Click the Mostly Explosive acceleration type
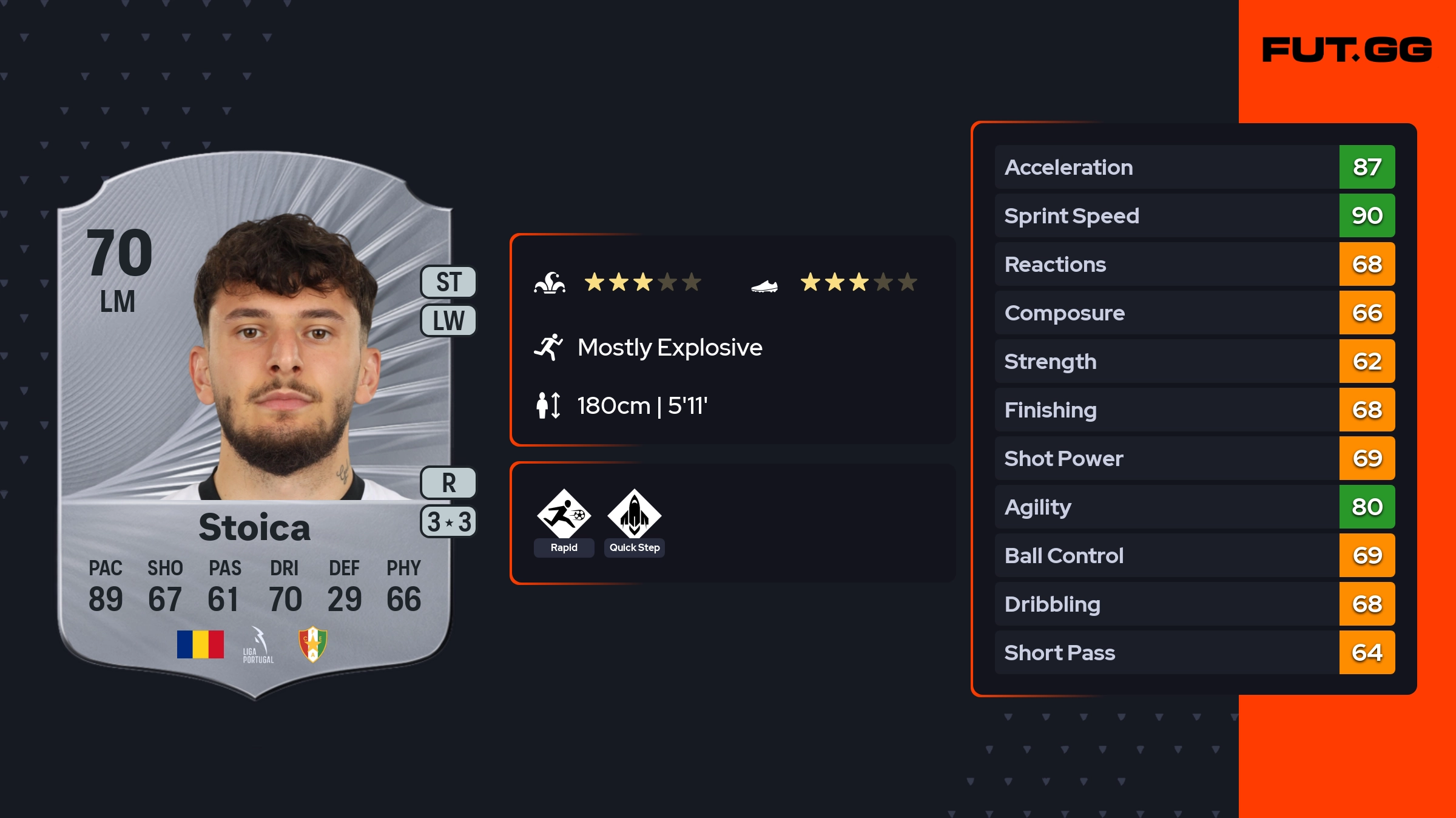The width and height of the screenshot is (1456, 818). point(669,348)
